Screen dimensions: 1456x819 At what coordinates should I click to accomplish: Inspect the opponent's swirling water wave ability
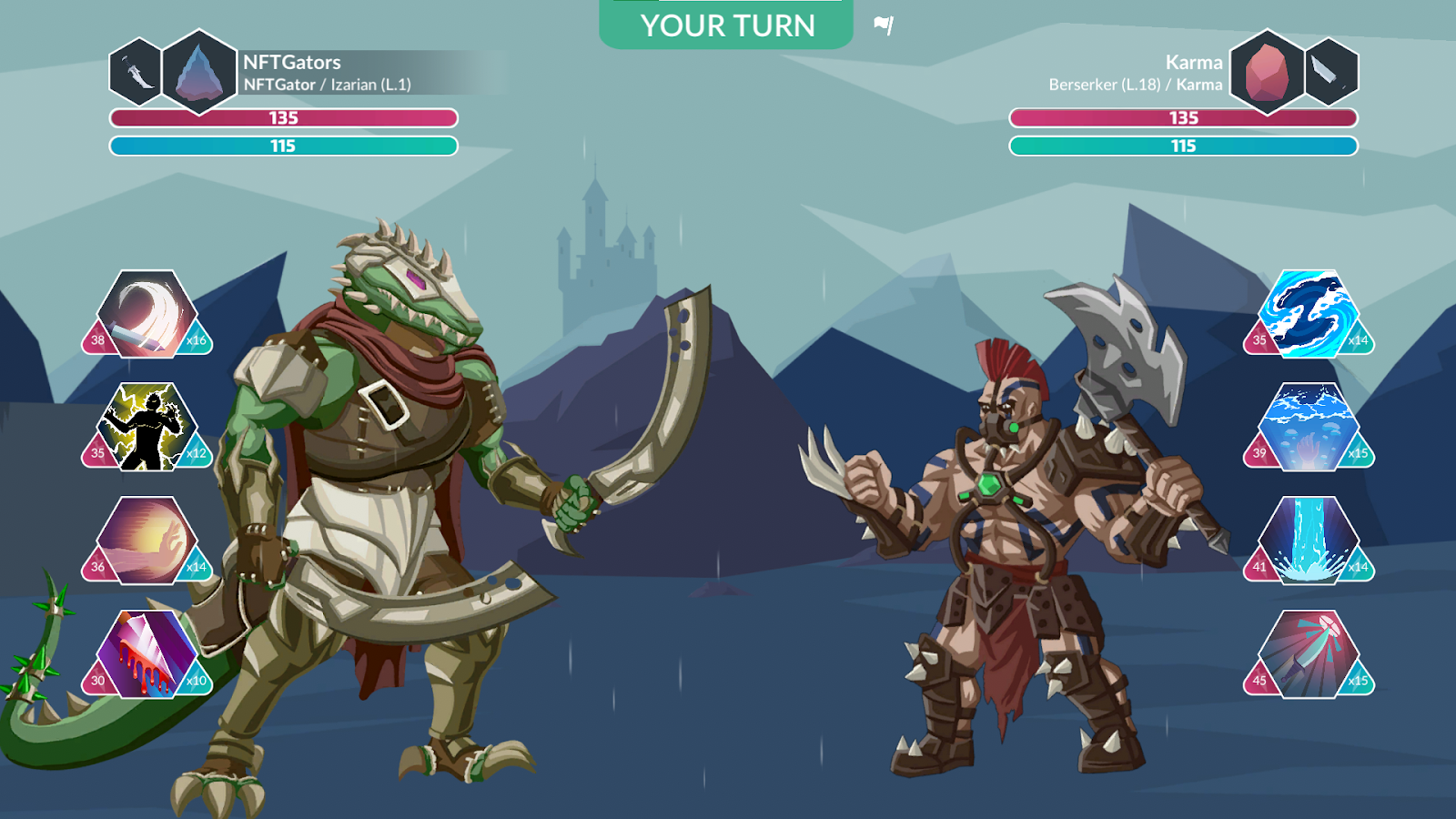1309,313
